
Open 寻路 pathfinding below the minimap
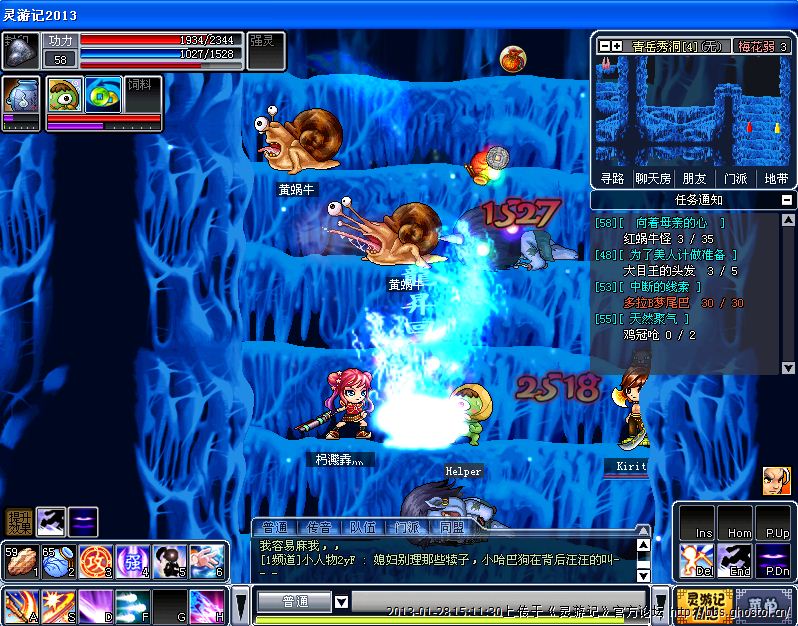[612, 178]
